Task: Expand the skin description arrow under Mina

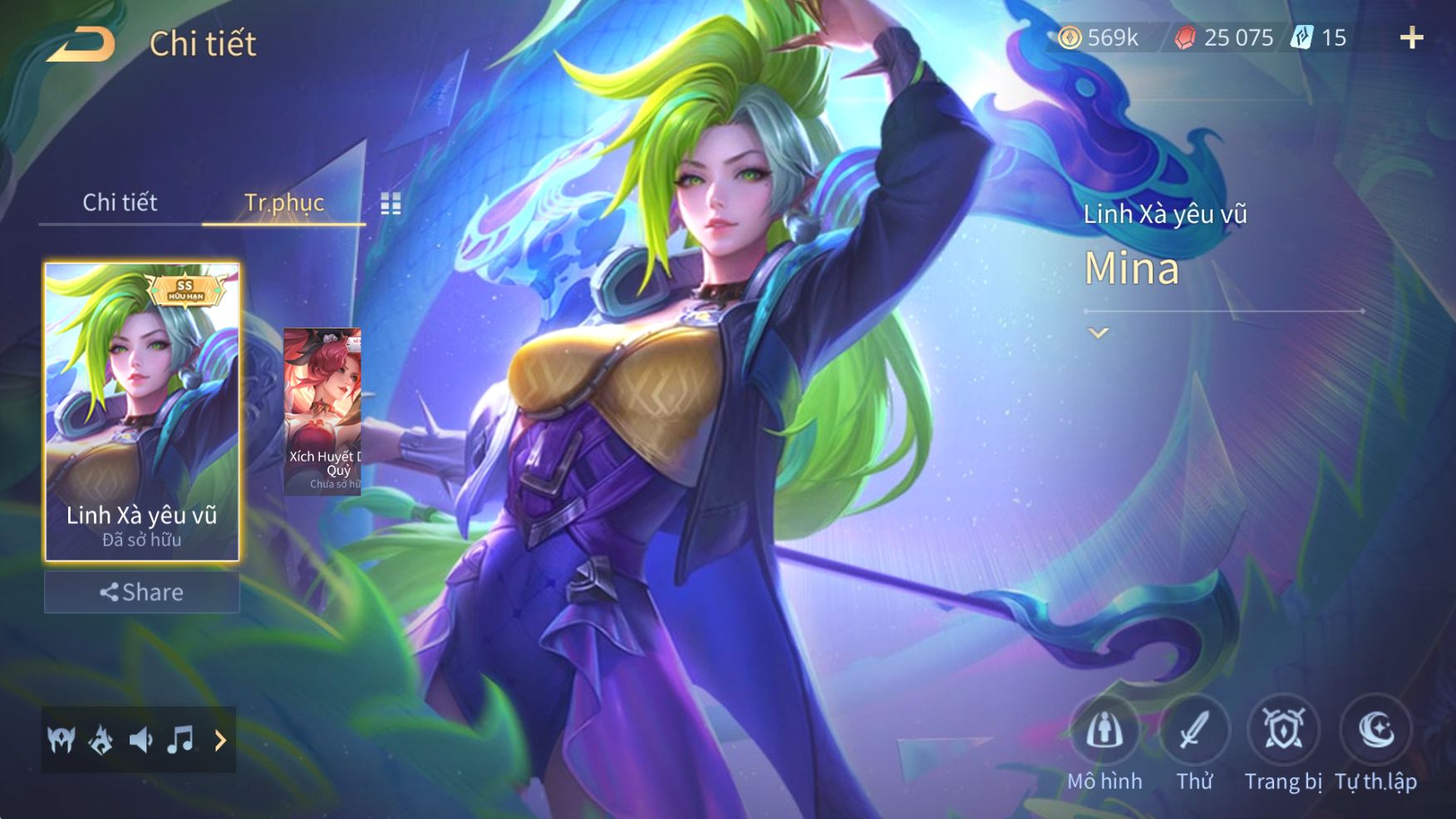Action: tap(1099, 333)
